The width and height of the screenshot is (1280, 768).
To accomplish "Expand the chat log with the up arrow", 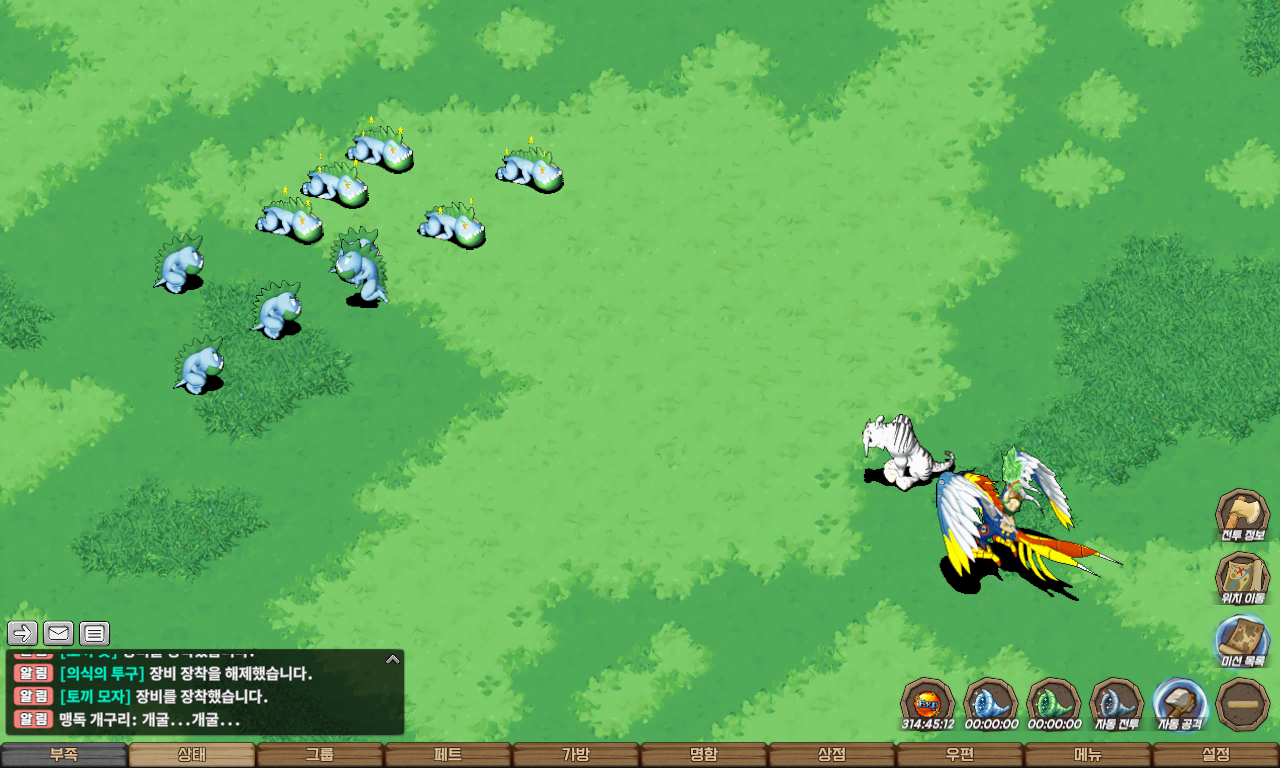I will pos(393,659).
